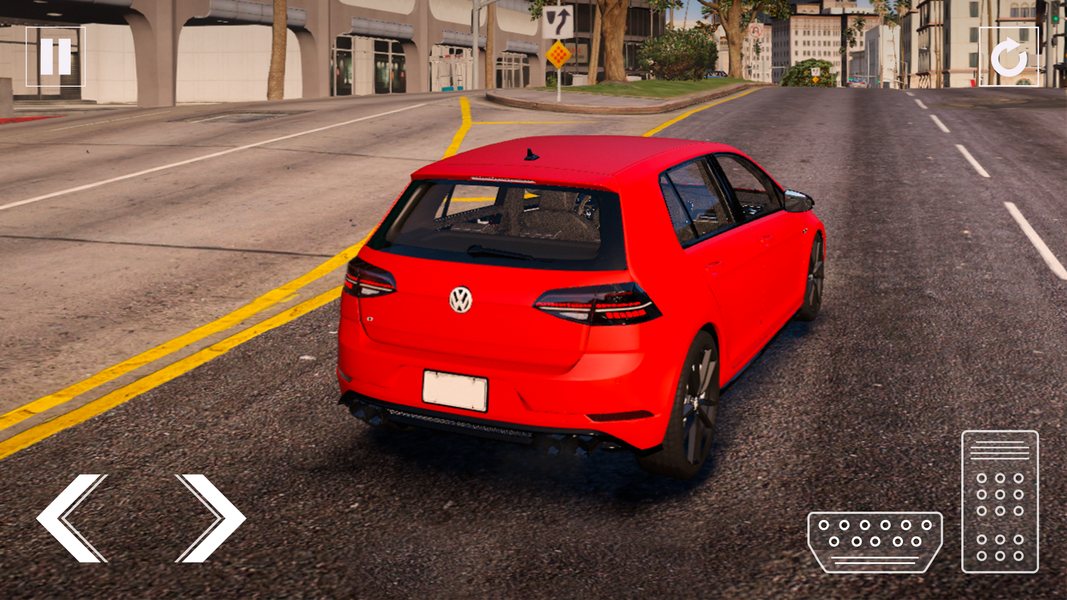Viewport: 1067px width, 600px height.
Task: Steer left with the left arrow
Action: tap(71, 518)
